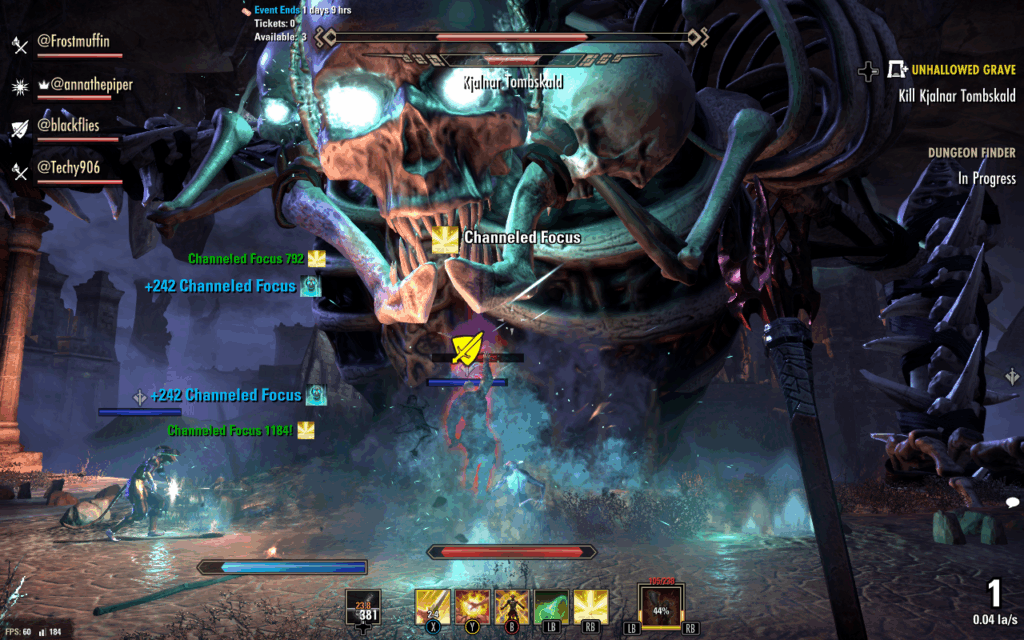Select party member @Techy906
1024x640 pixels.
(x=68, y=167)
